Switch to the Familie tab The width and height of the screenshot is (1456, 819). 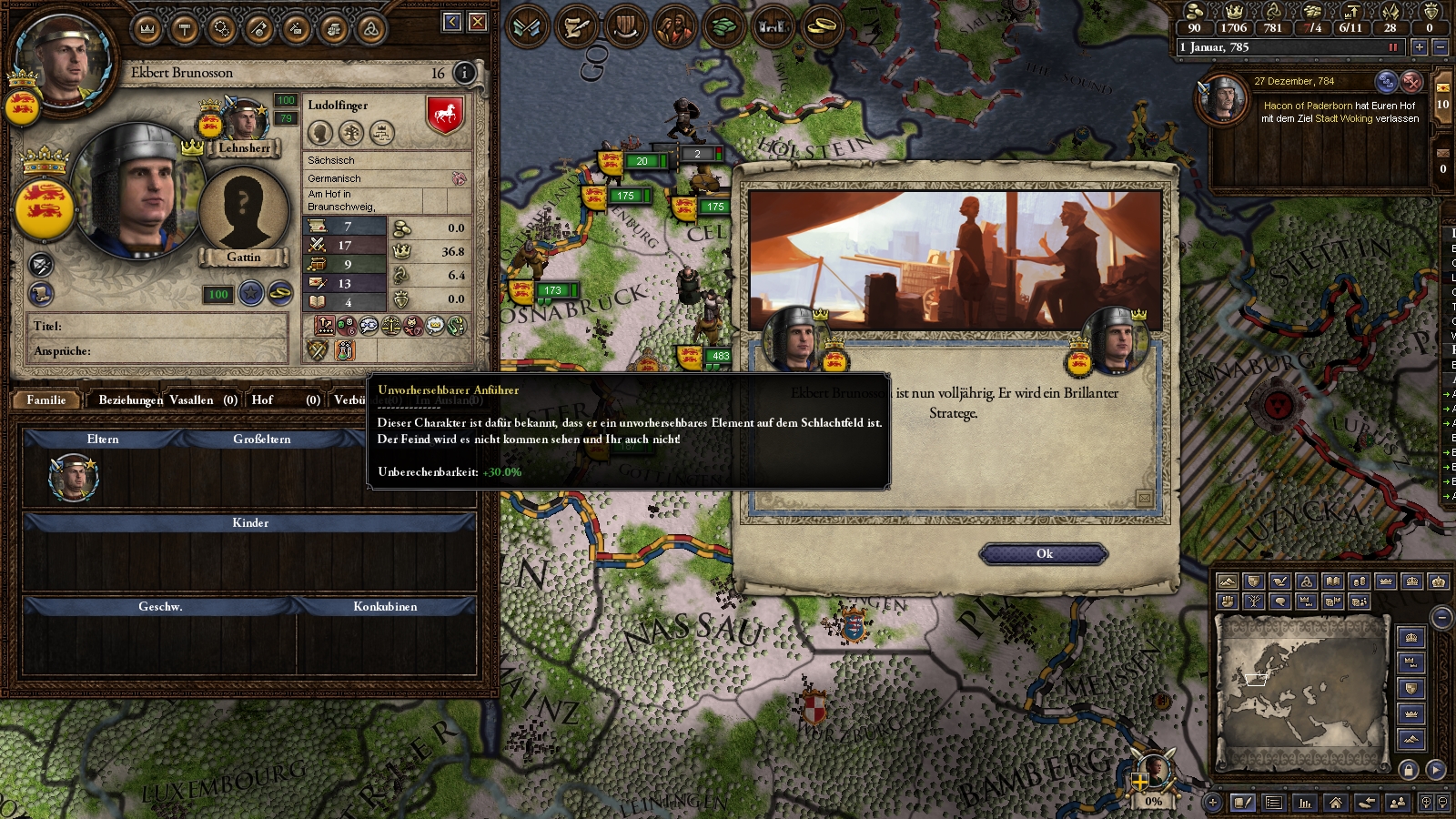(x=46, y=399)
